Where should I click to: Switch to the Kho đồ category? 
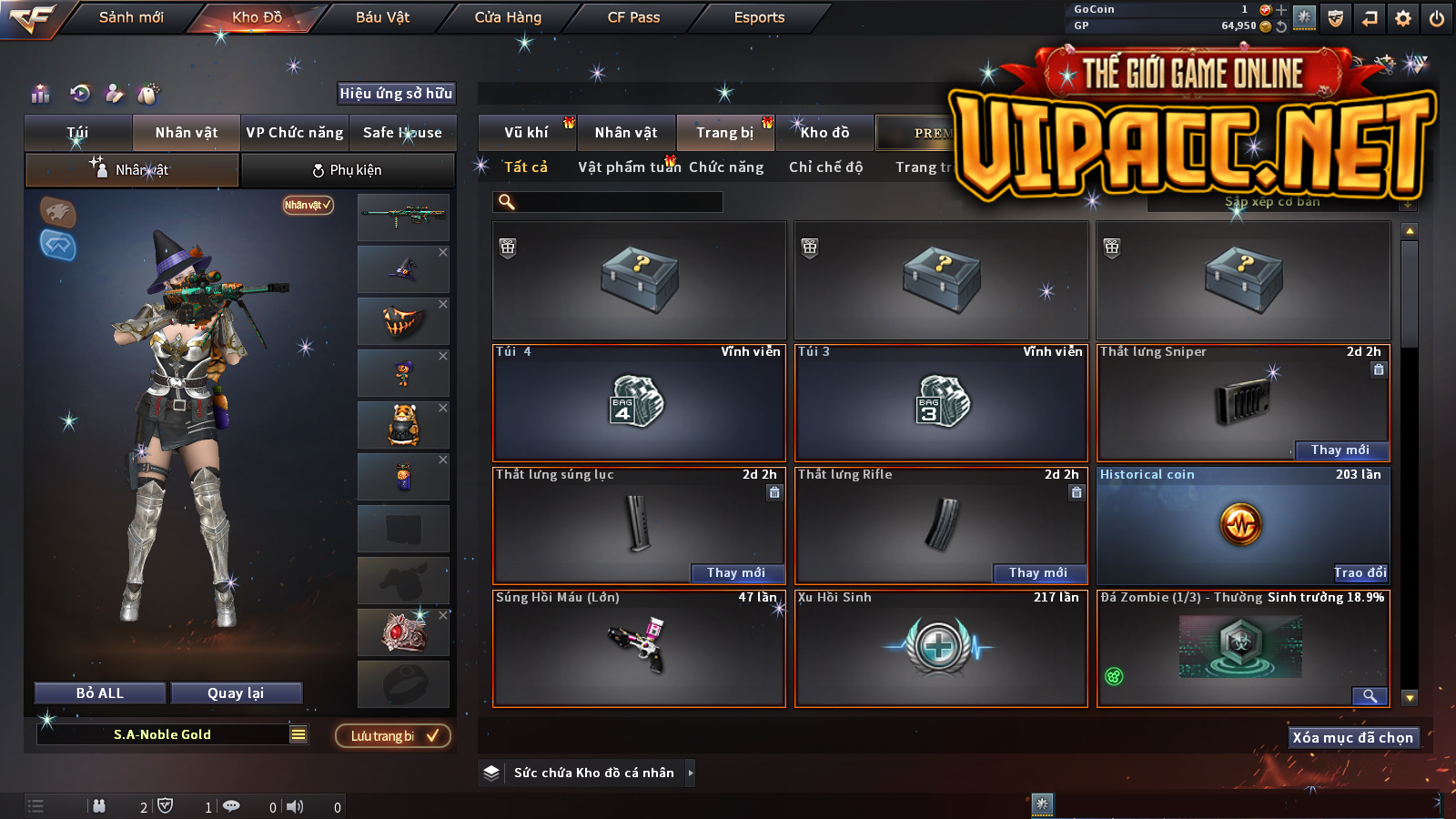tap(824, 133)
